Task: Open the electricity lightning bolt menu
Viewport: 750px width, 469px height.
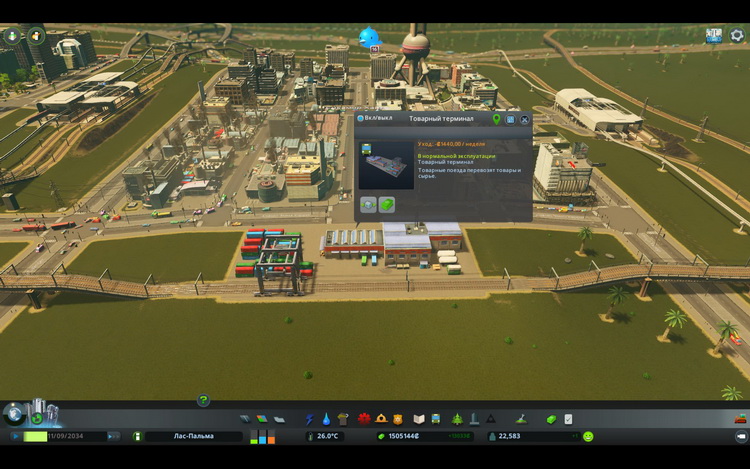Action: point(309,419)
